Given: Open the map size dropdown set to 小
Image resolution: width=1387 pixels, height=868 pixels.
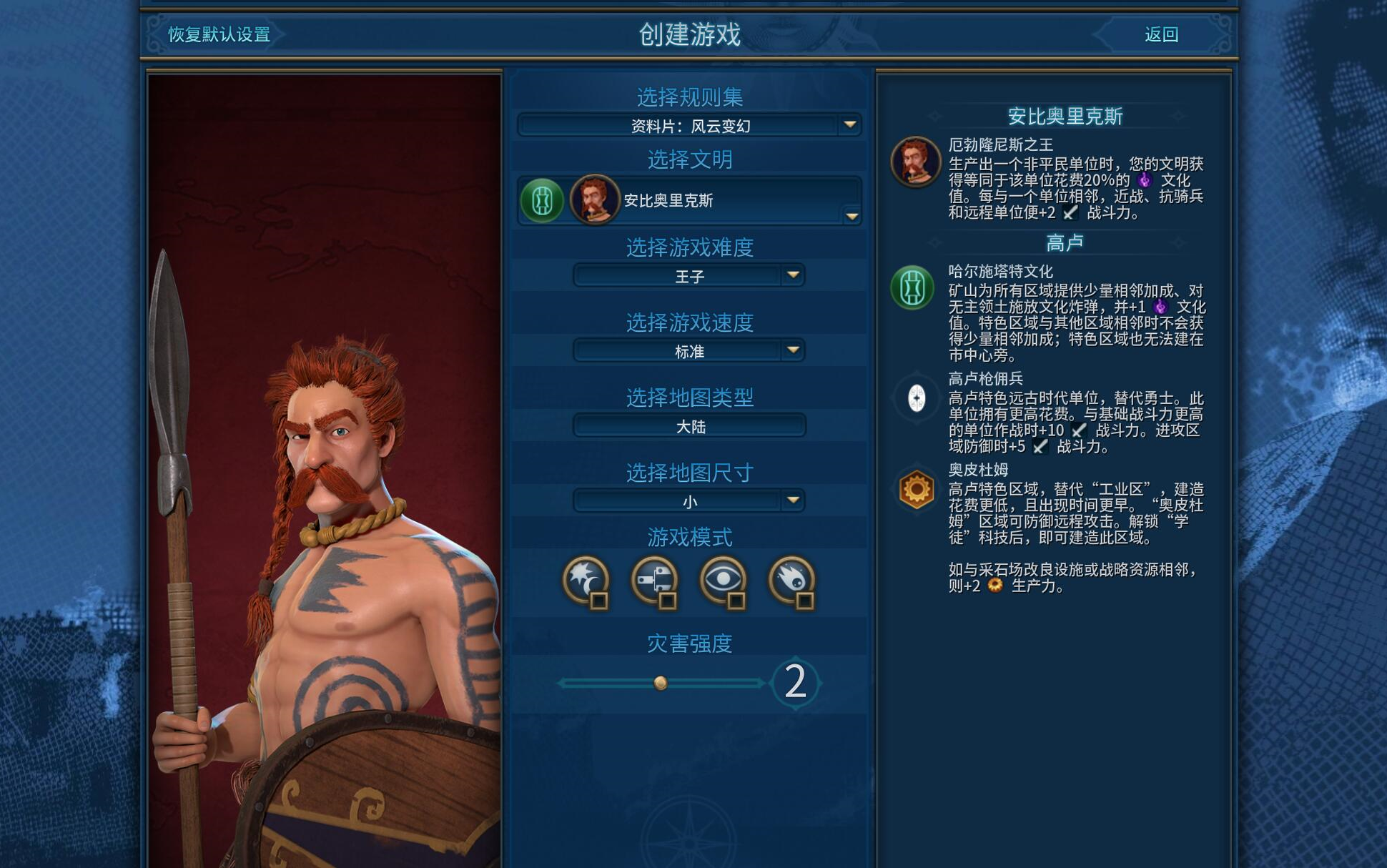Looking at the screenshot, I should [x=689, y=501].
